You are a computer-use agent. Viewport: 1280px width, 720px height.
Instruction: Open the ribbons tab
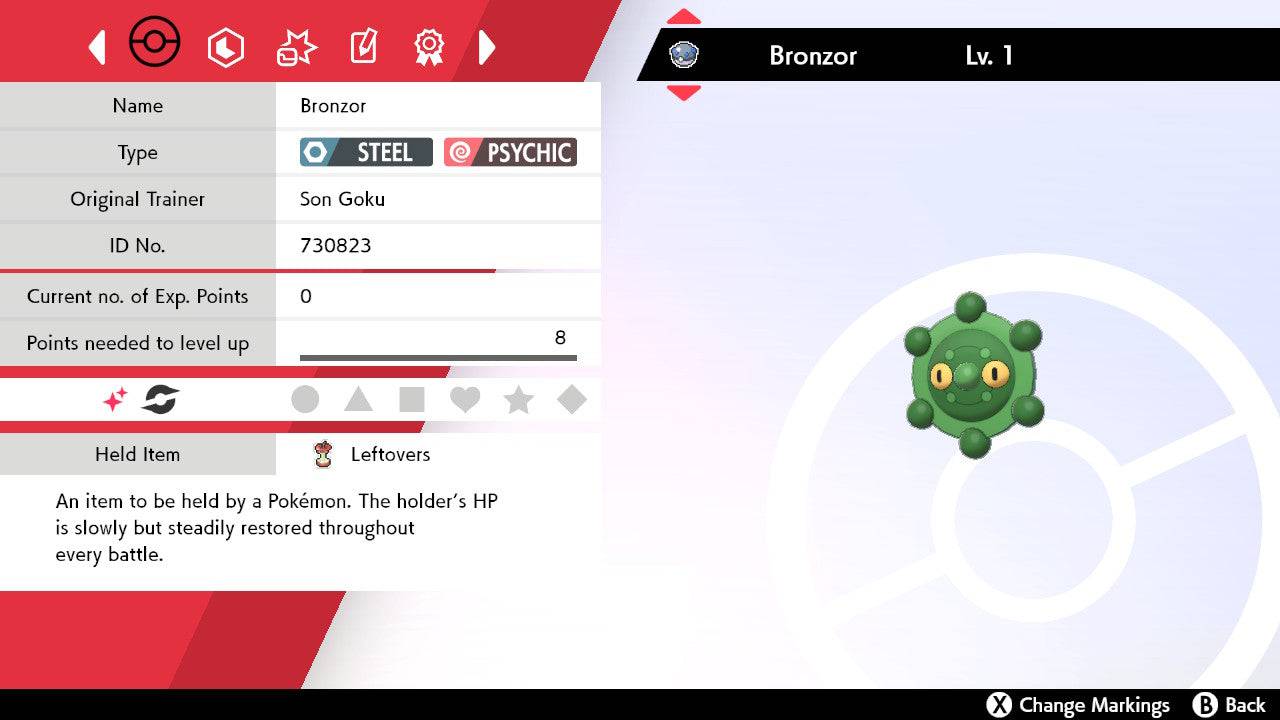[x=429, y=46]
